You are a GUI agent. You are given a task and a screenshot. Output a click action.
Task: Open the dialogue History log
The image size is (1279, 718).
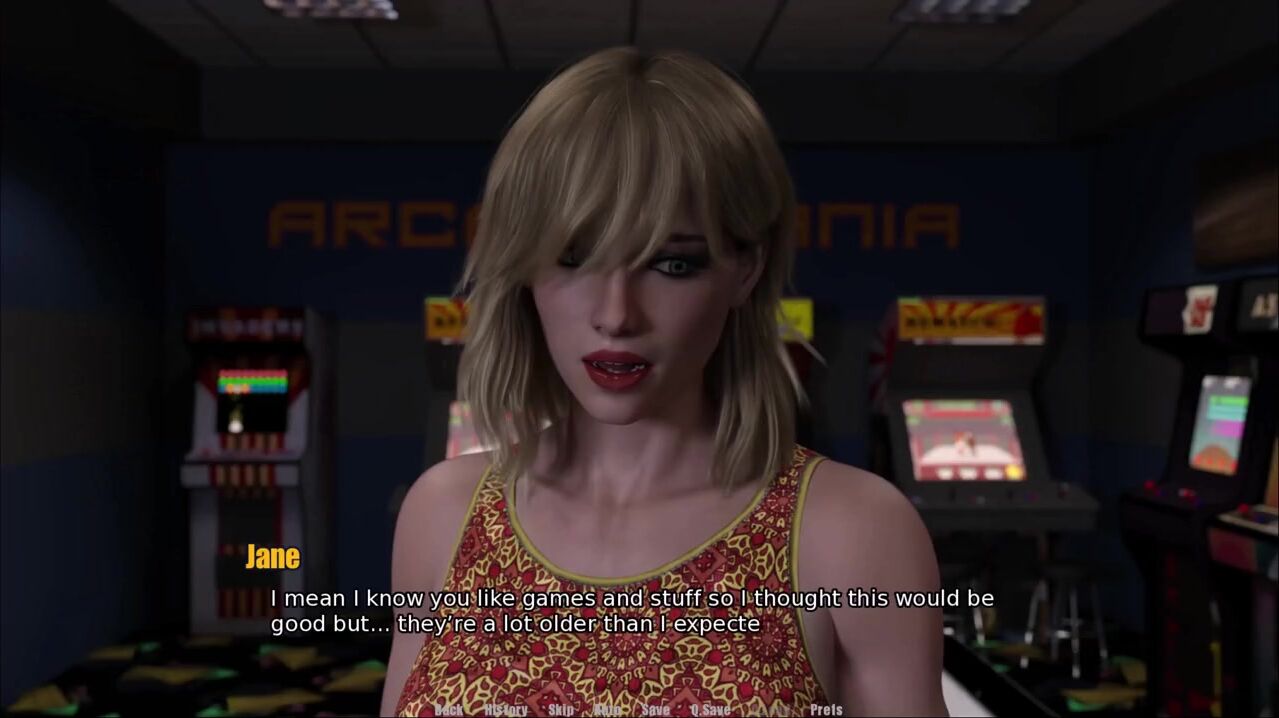pyautogui.click(x=505, y=709)
